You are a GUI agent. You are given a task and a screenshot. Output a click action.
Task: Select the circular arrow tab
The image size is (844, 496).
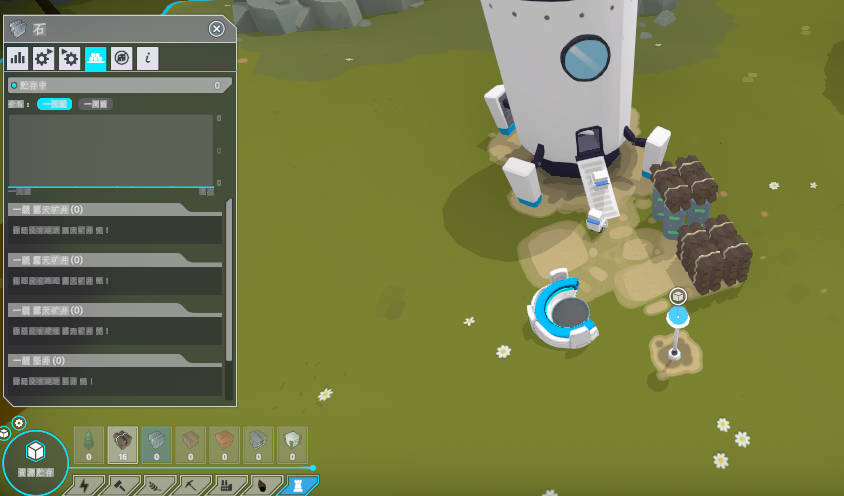pos(121,58)
